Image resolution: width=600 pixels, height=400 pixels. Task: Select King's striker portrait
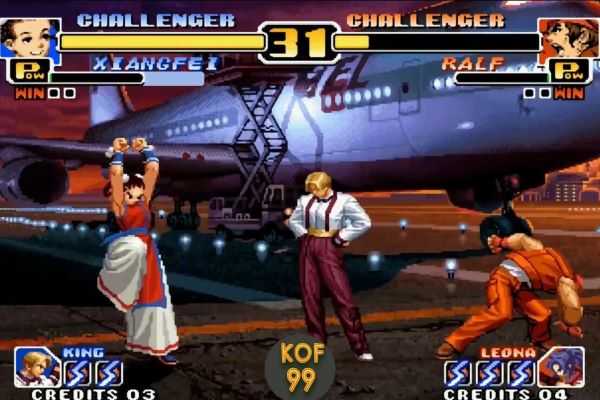point(36,367)
